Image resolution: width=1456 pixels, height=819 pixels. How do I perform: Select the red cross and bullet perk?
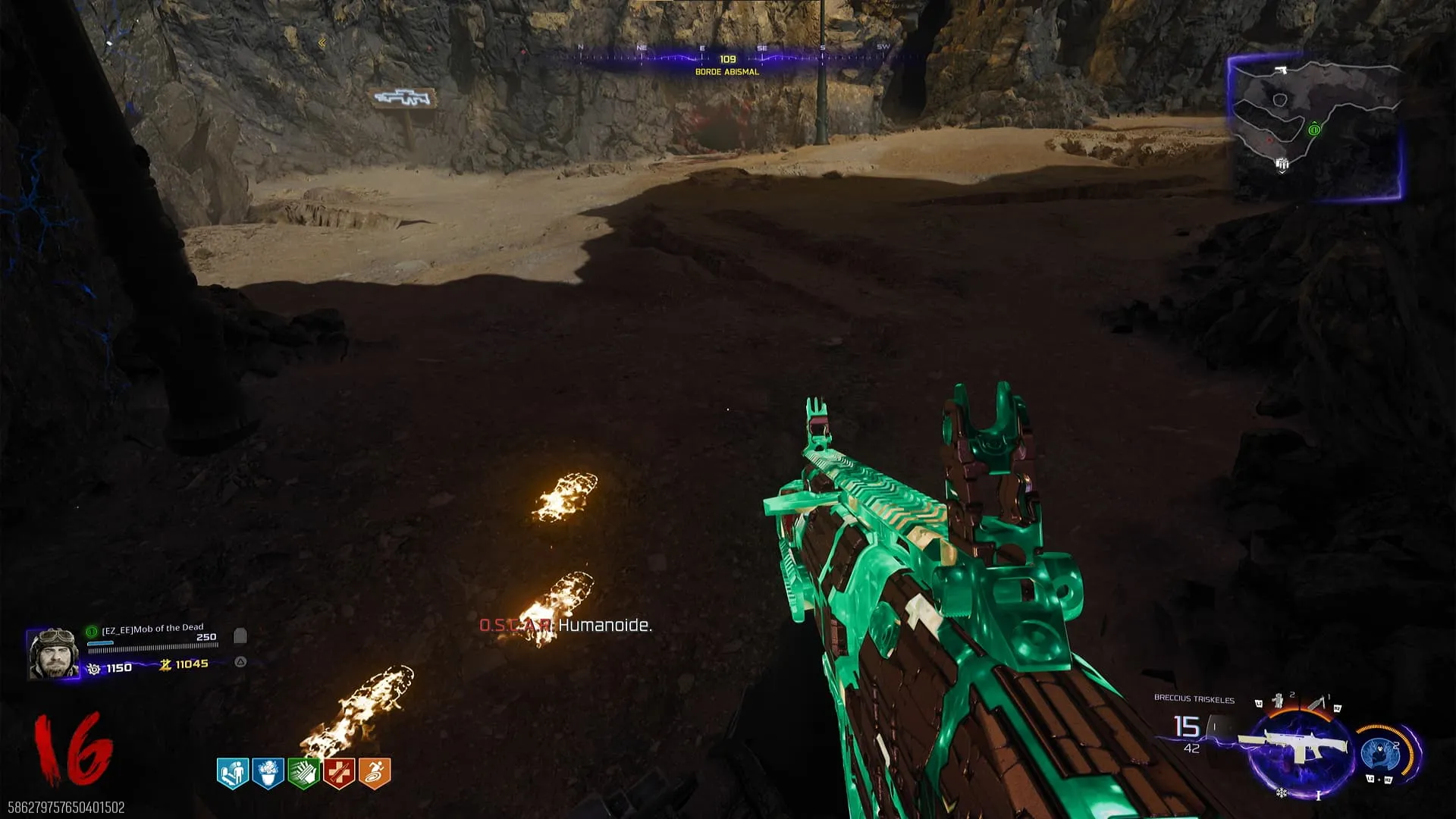click(339, 773)
